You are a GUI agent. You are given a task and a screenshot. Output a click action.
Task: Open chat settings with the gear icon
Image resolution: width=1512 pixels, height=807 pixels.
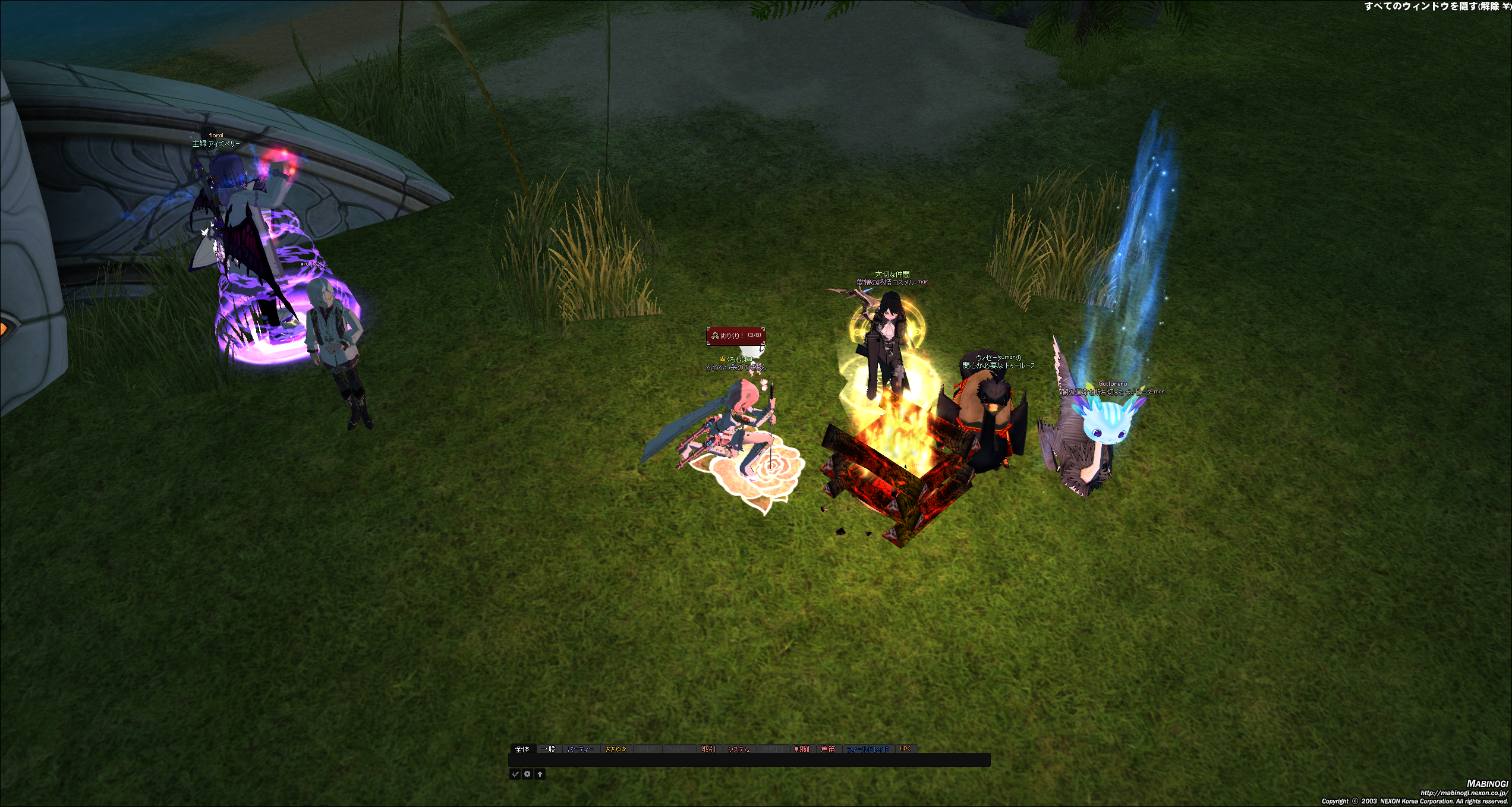(527, 774)
